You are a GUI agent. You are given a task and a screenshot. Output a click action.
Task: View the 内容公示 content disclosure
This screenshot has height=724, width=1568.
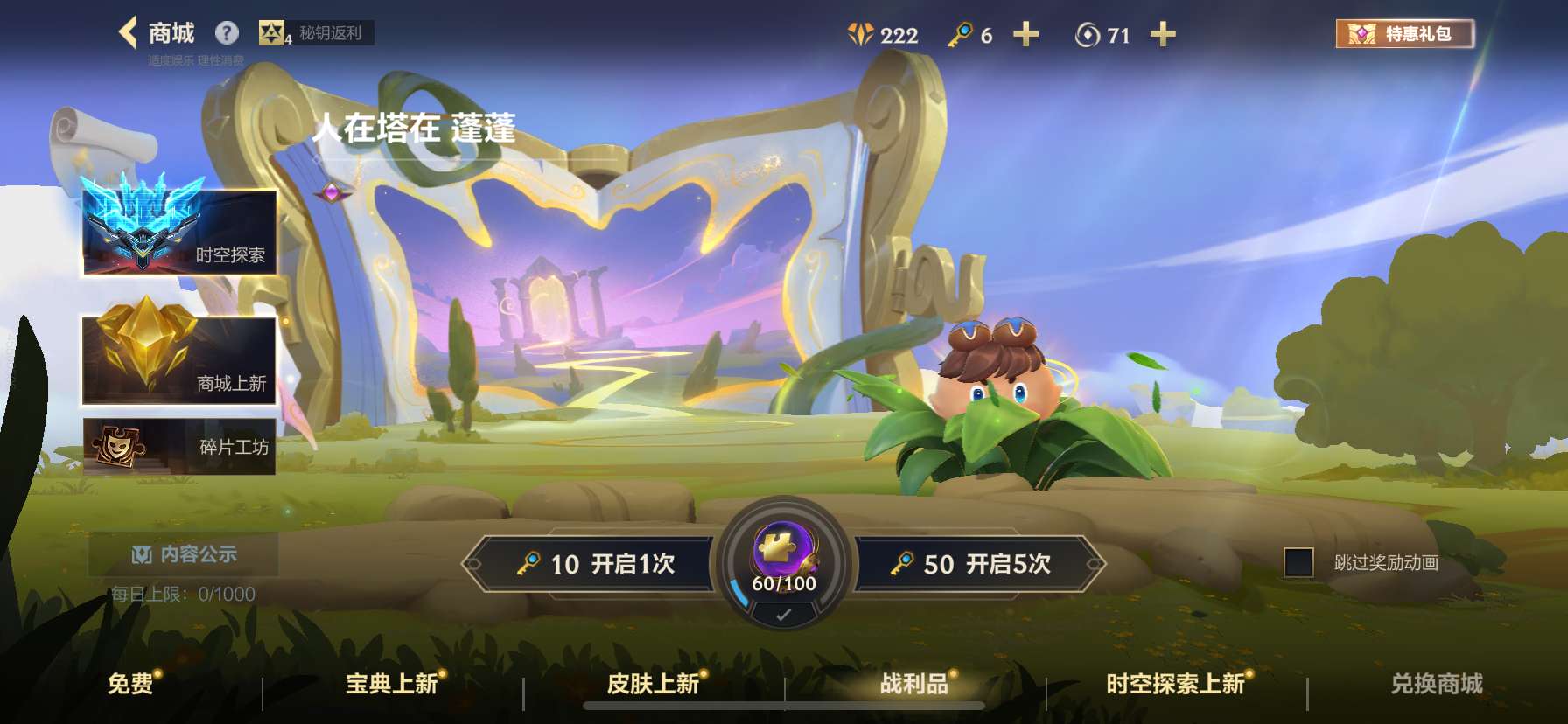[x=181, y=552]
